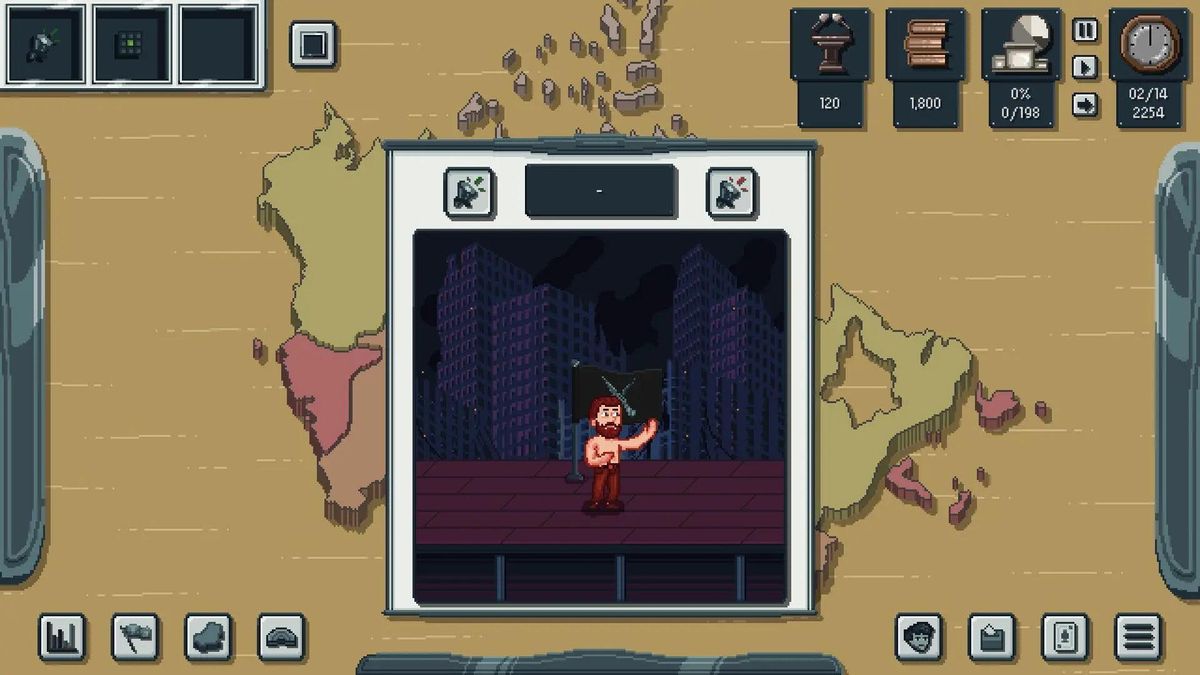Open the flag icon panel
Viewport: 1200px width, 675px height.
(x=135, y=637)
